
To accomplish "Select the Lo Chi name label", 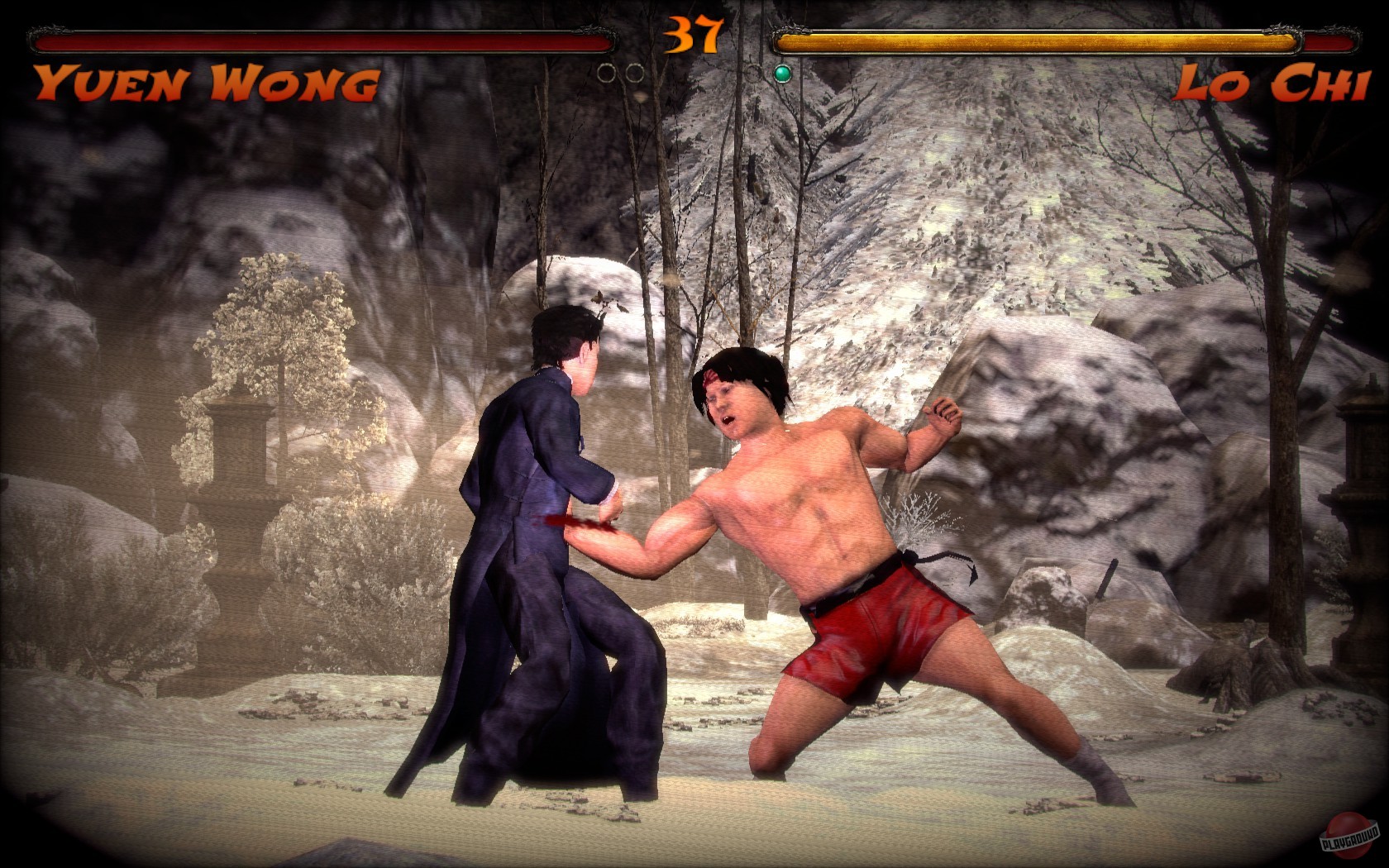I will pyautogui.click(x=1276, y=81).
